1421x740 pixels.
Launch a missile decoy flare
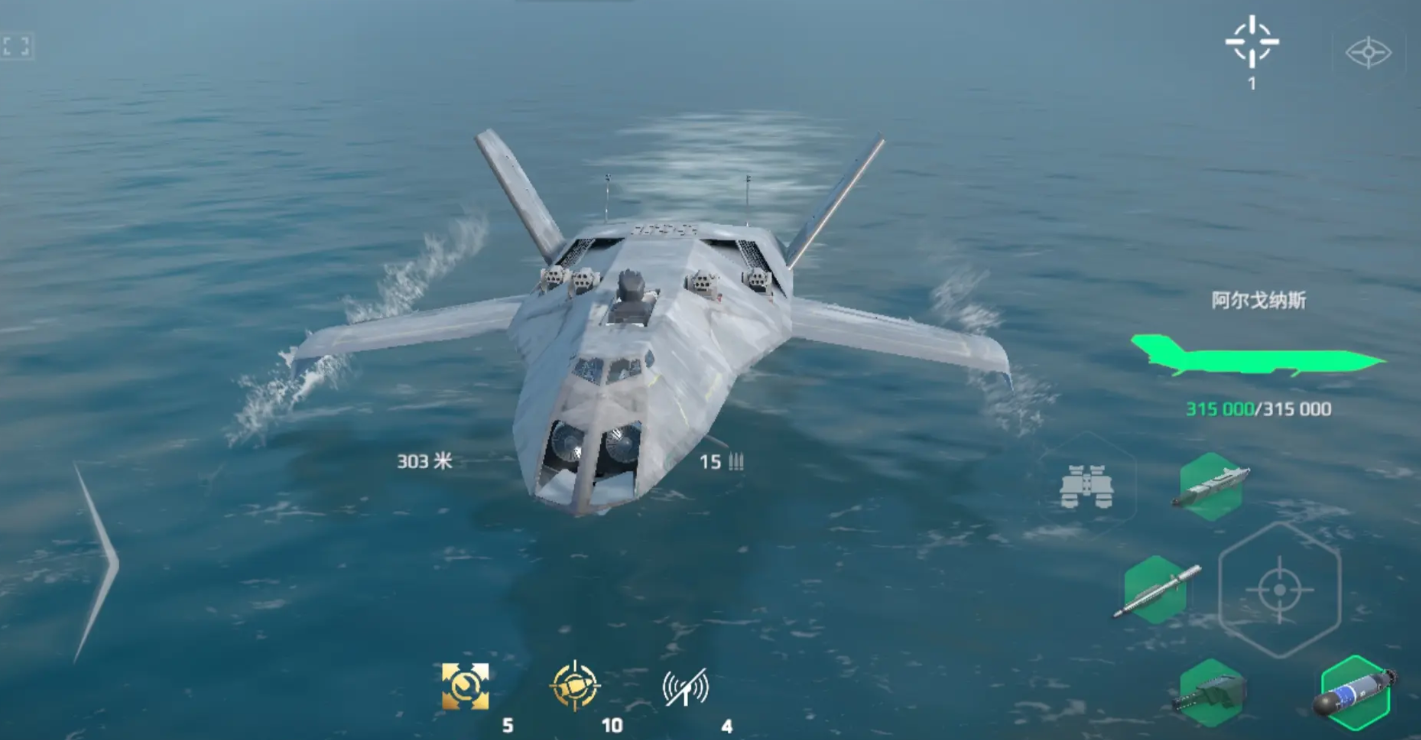(x=575, y=683)
